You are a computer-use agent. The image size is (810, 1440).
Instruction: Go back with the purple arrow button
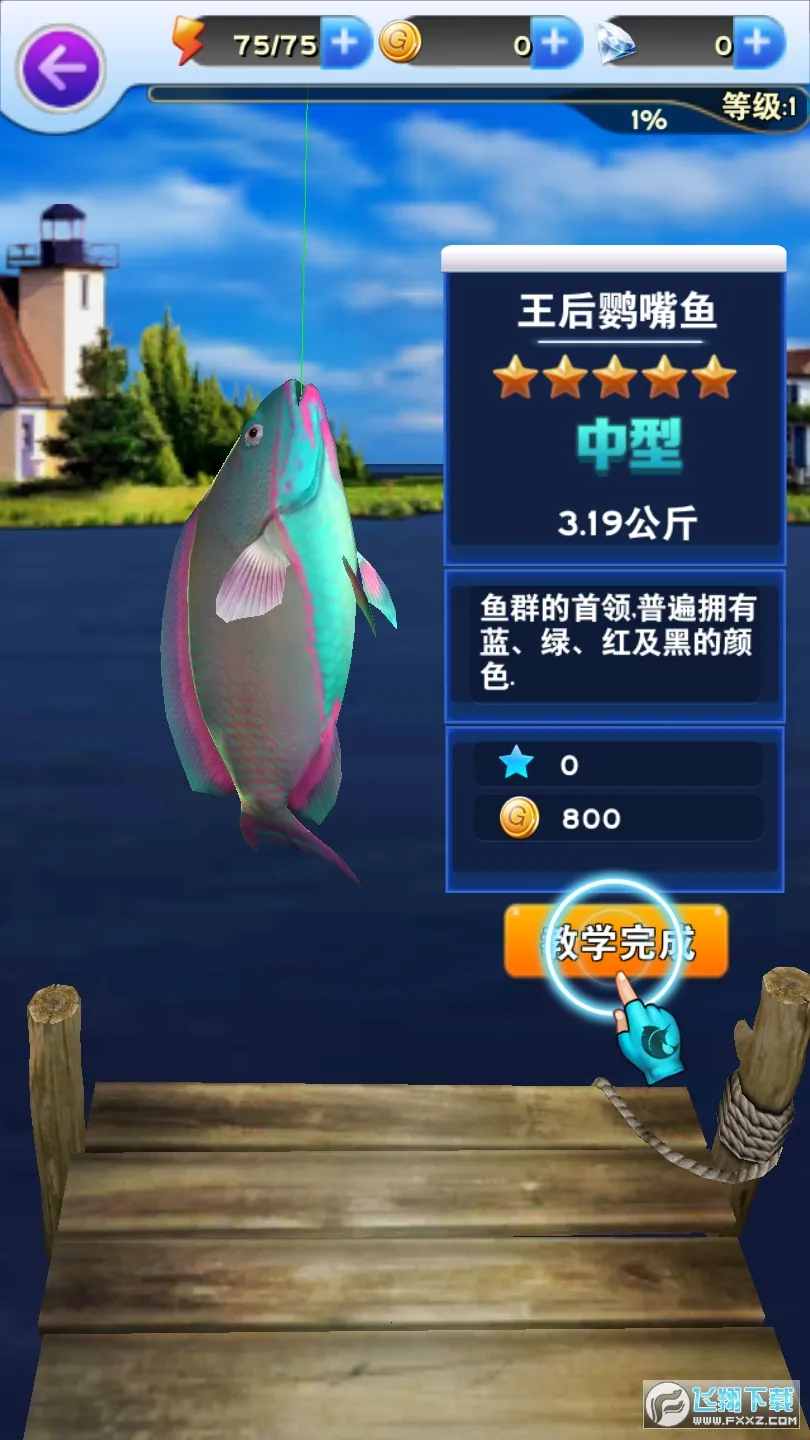click(x=60, y=68)
